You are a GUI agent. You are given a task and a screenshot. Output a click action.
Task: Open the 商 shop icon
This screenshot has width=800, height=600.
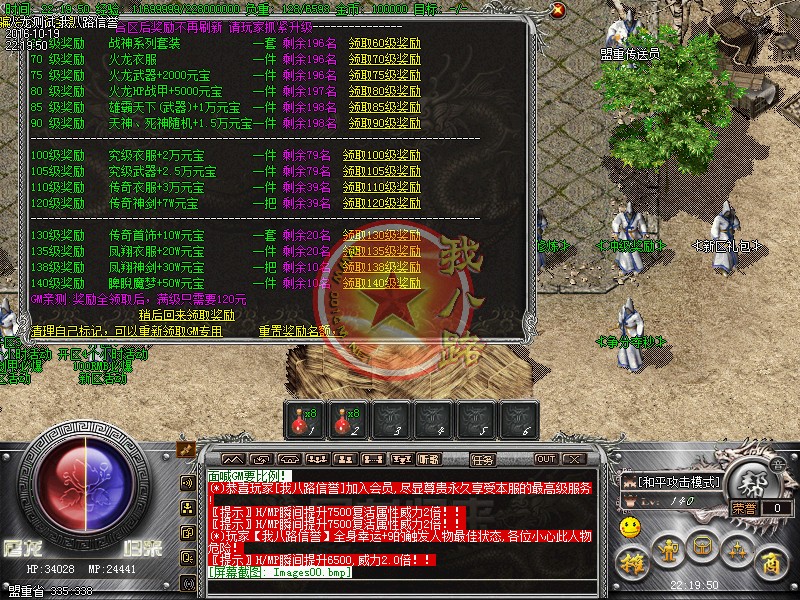coord(770,563)
